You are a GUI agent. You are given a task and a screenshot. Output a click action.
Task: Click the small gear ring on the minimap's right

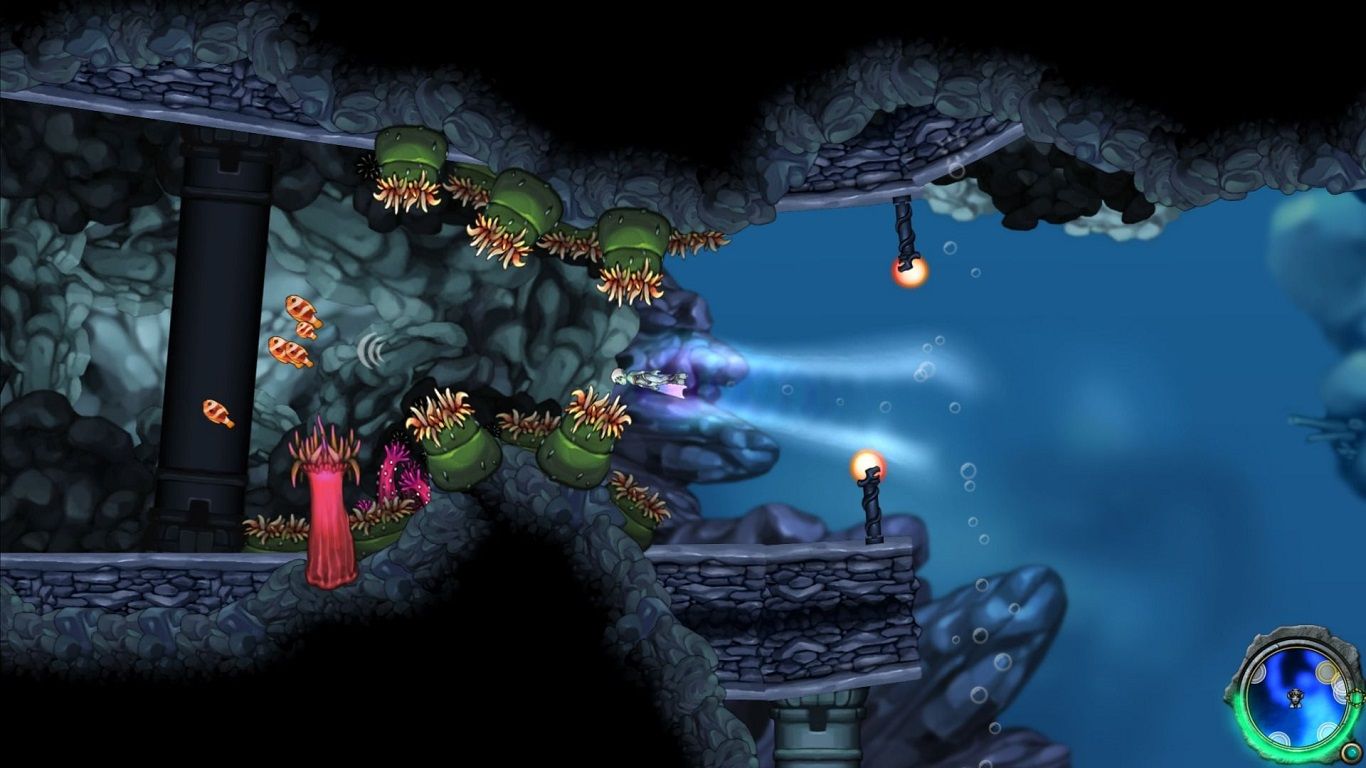[1355, 697]
